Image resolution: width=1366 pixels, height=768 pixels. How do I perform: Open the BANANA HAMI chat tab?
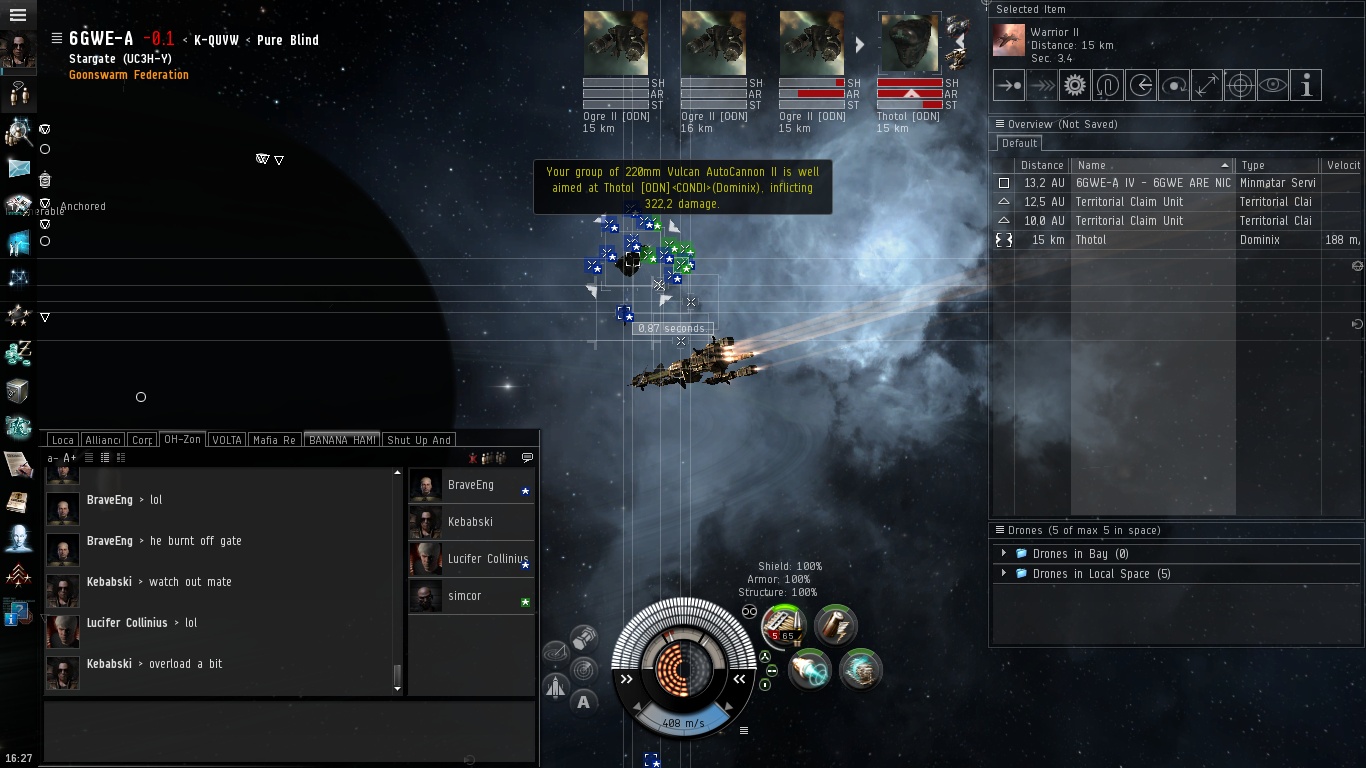click(x=342, y=440)
